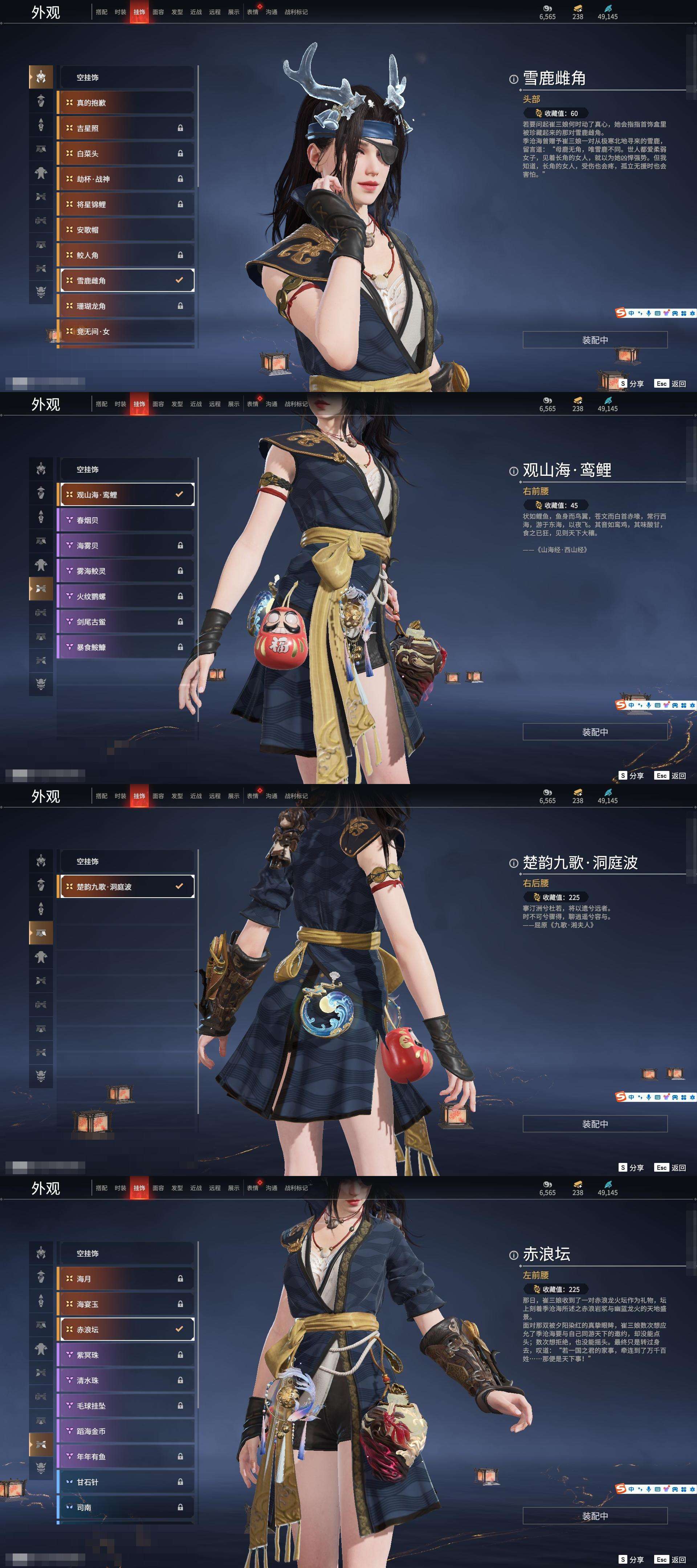Select the 观山海·鸾鲤 waist pendant
Image resolution: width=697 pixels, height=1568 pixels.
tap(125, 495)
